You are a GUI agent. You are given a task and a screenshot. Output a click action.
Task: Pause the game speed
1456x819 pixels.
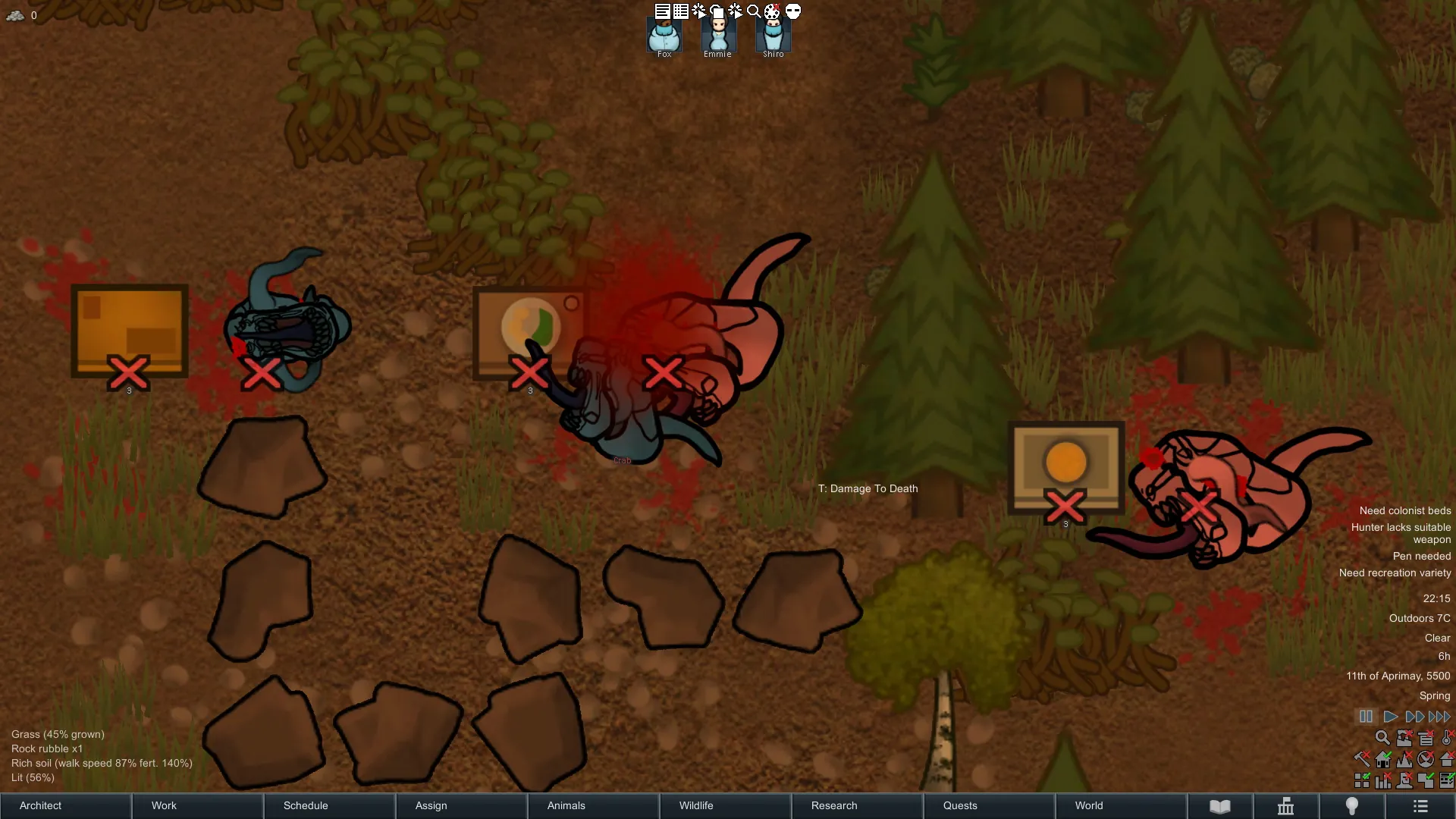[x=1366, y=717]
